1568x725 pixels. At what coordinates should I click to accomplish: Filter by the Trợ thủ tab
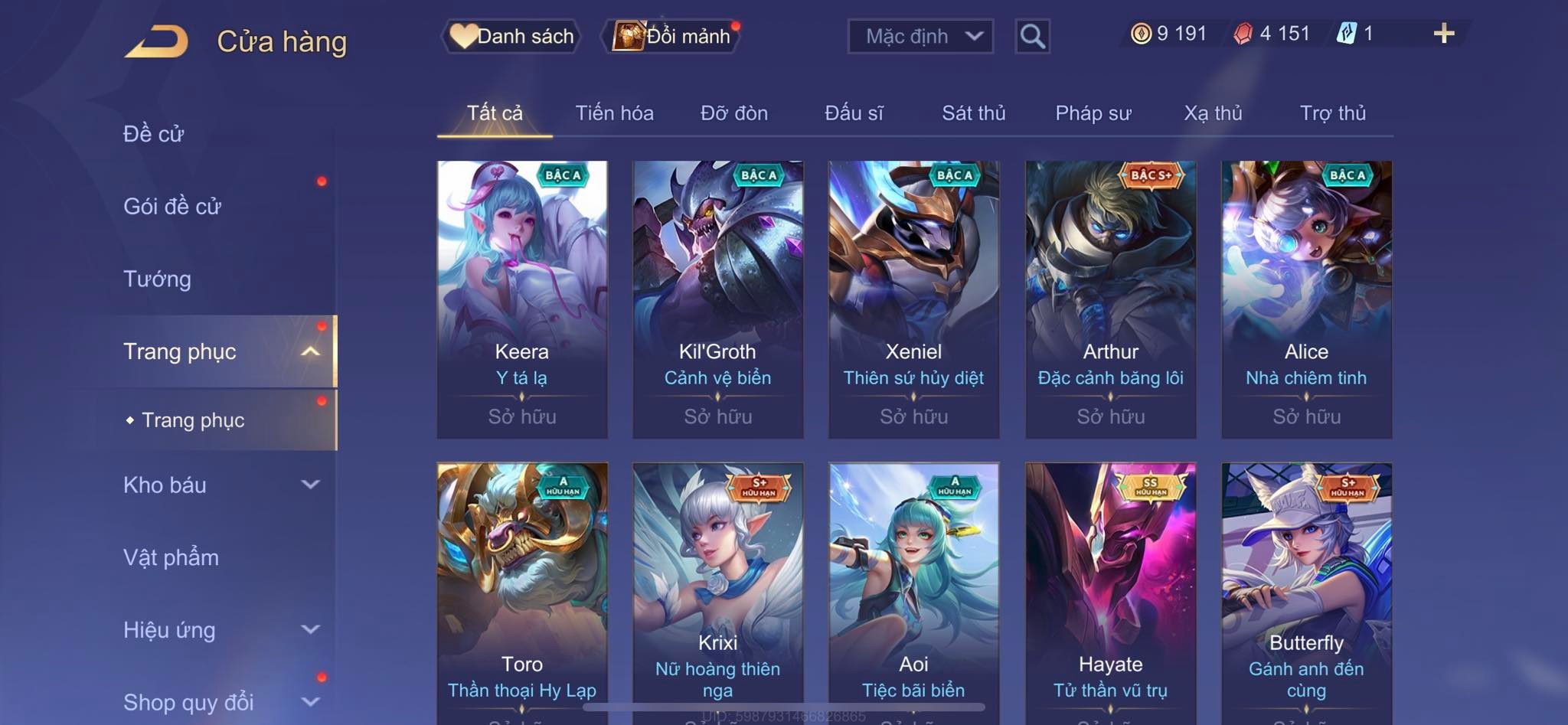(x=1332, y=113)
